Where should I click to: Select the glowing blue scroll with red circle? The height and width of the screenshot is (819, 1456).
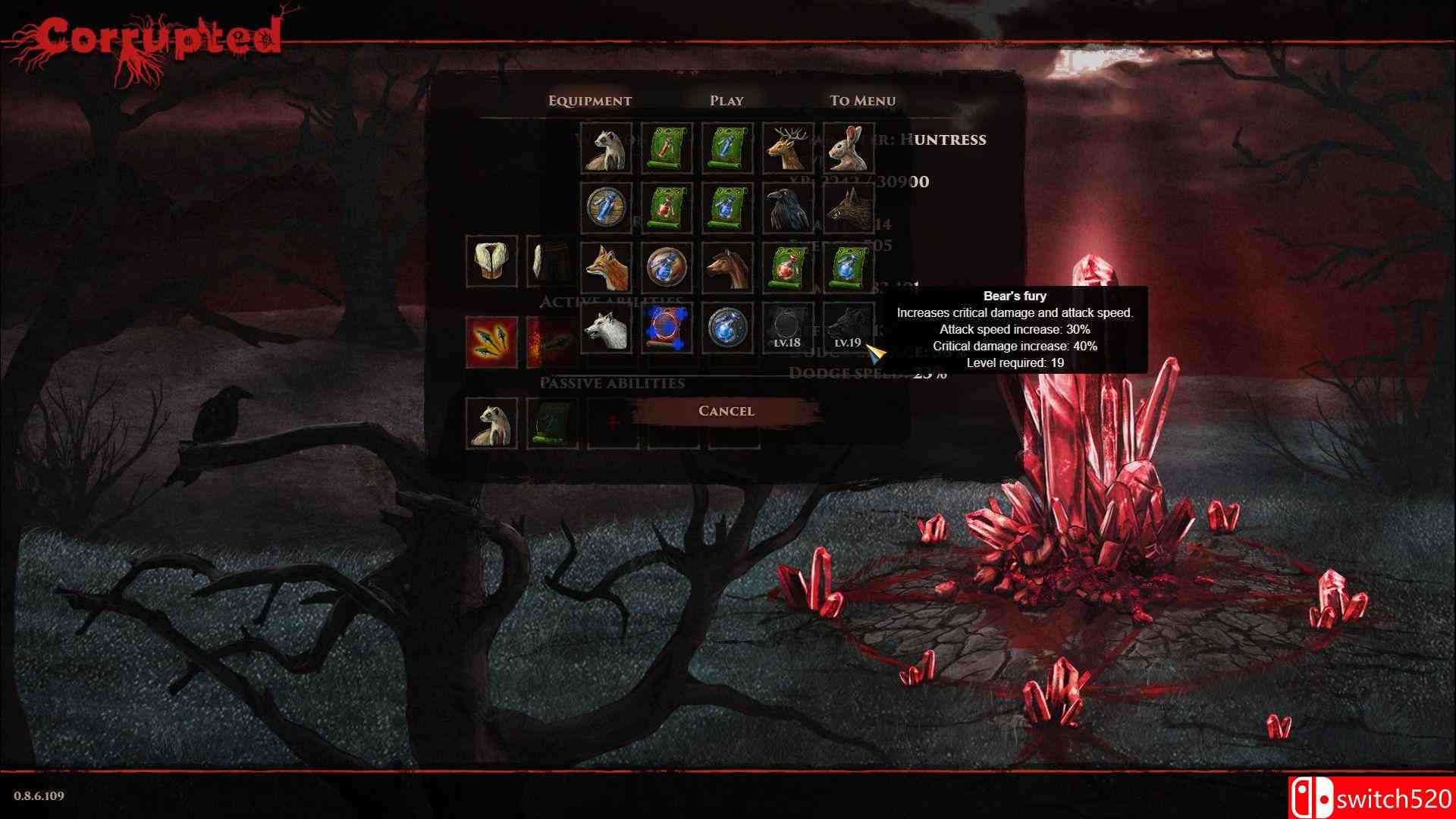667,328
